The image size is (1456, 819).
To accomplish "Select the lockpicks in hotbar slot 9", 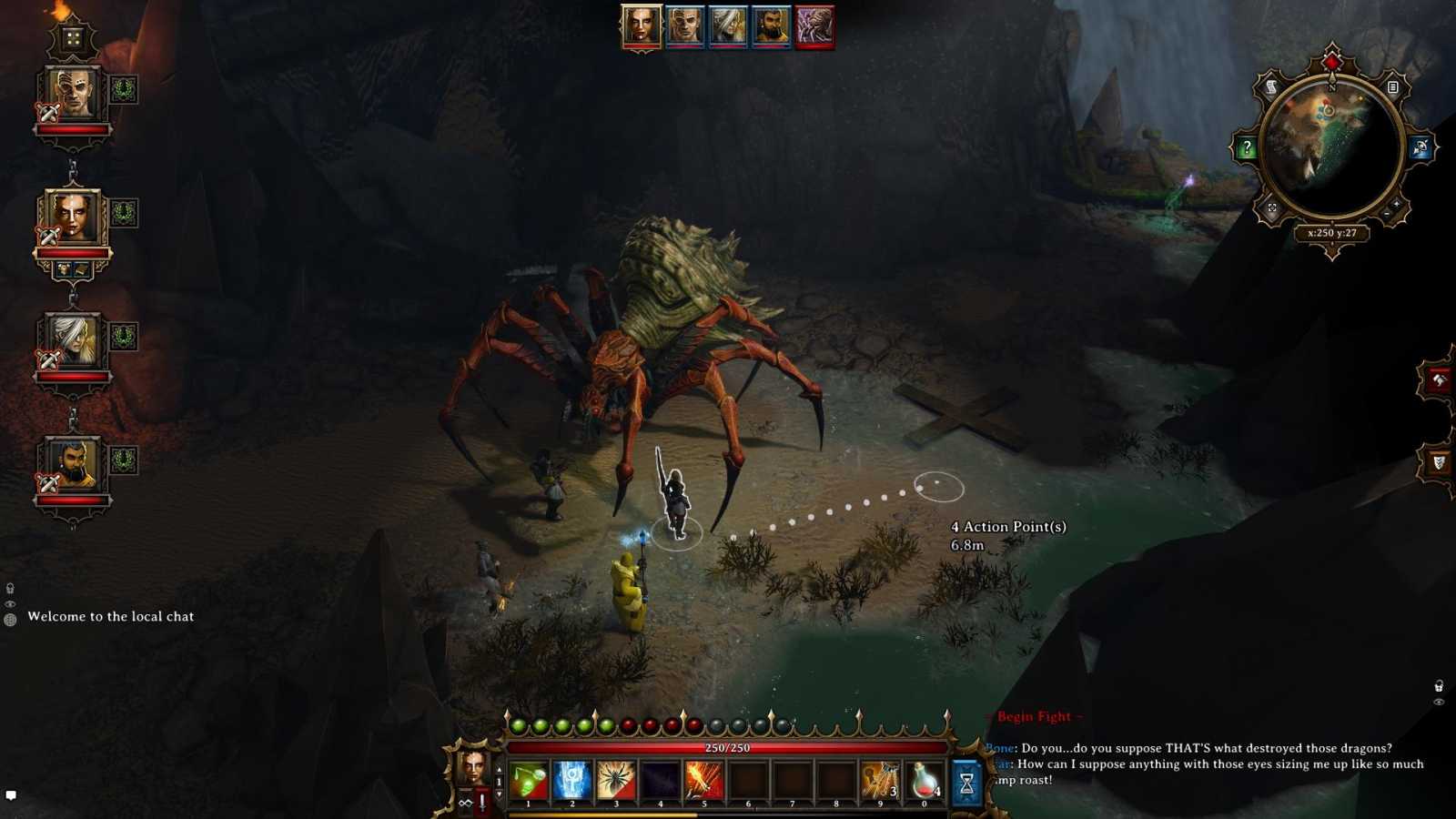I will [x=879, y=780].
